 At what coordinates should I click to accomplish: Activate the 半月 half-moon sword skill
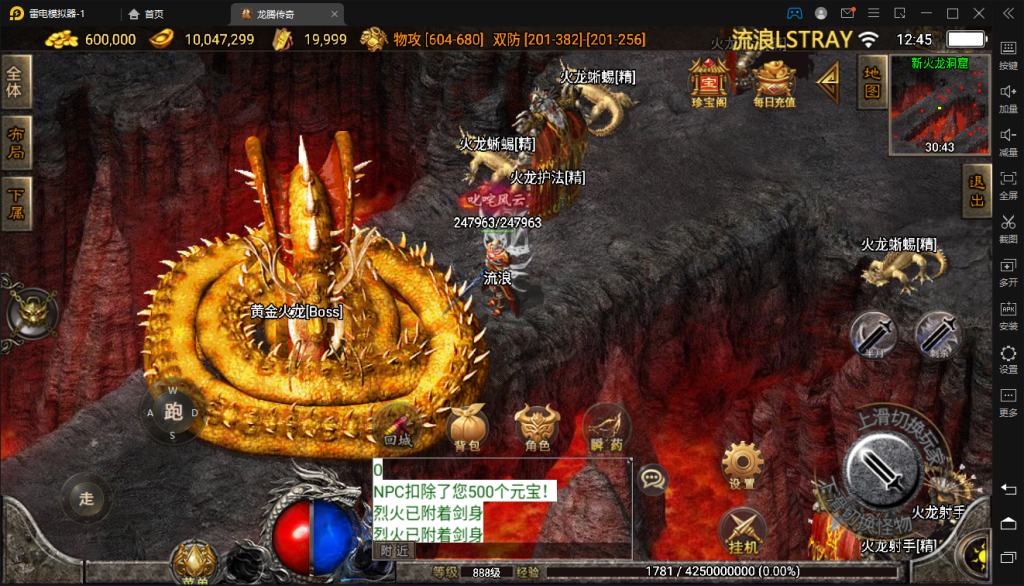pyautogui.click(x=873, y=334)
